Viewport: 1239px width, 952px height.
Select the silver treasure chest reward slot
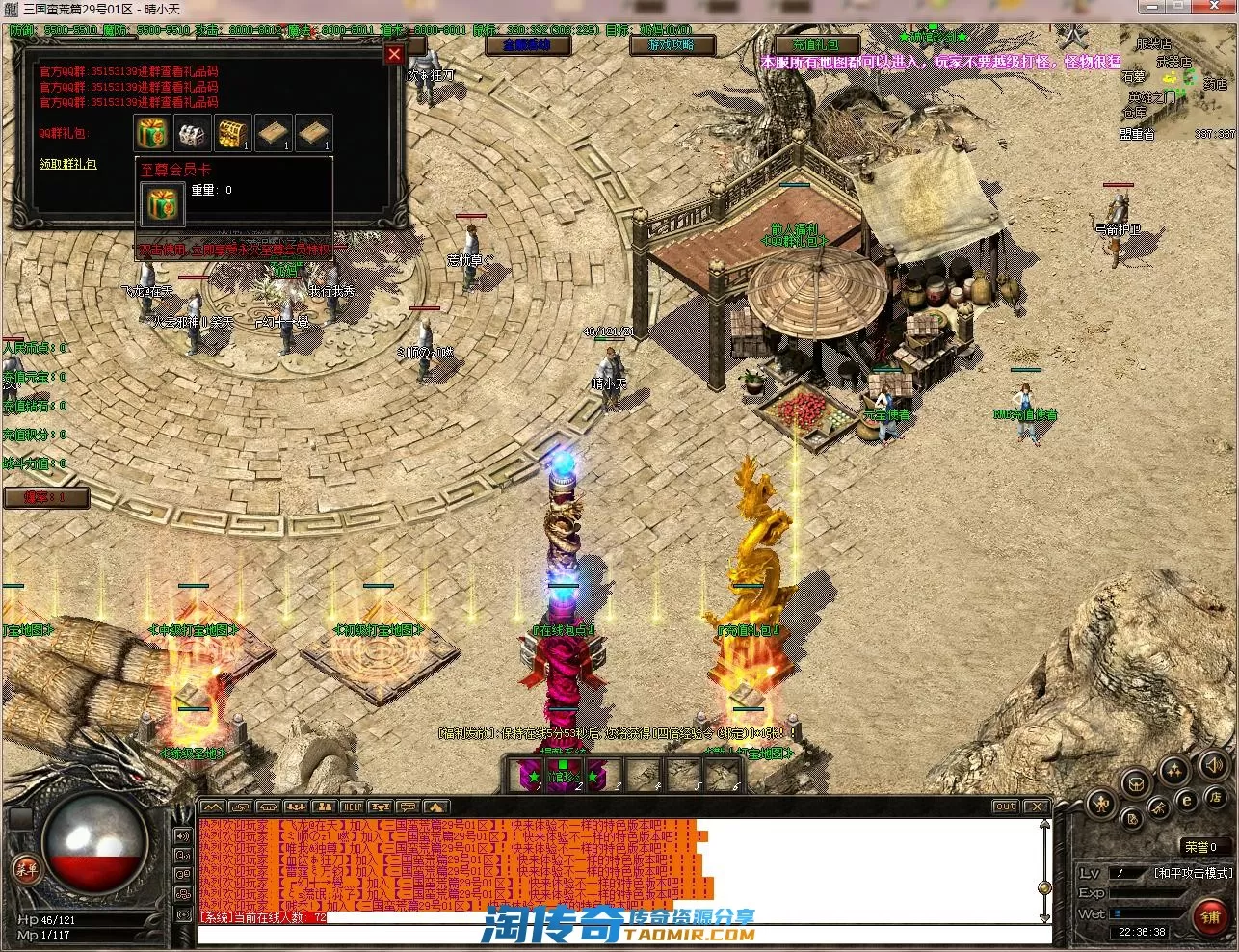[x=193, y=133]
